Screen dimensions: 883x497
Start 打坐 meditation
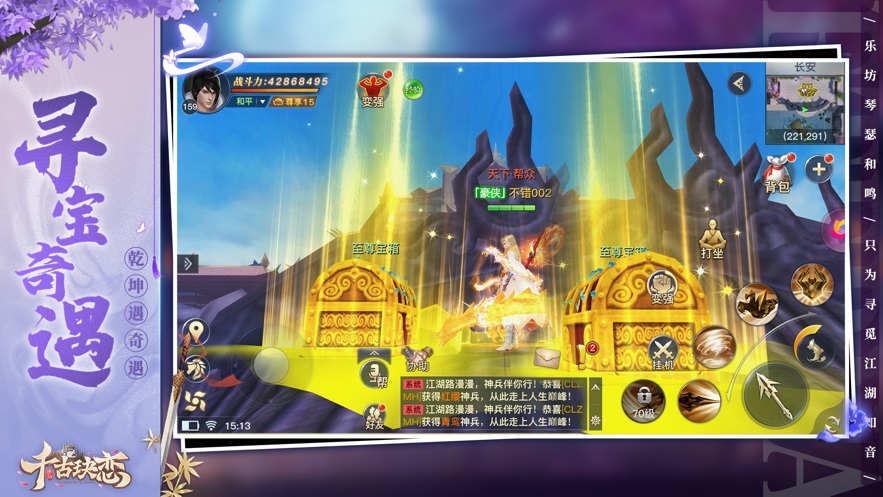[x=712, y=238]
